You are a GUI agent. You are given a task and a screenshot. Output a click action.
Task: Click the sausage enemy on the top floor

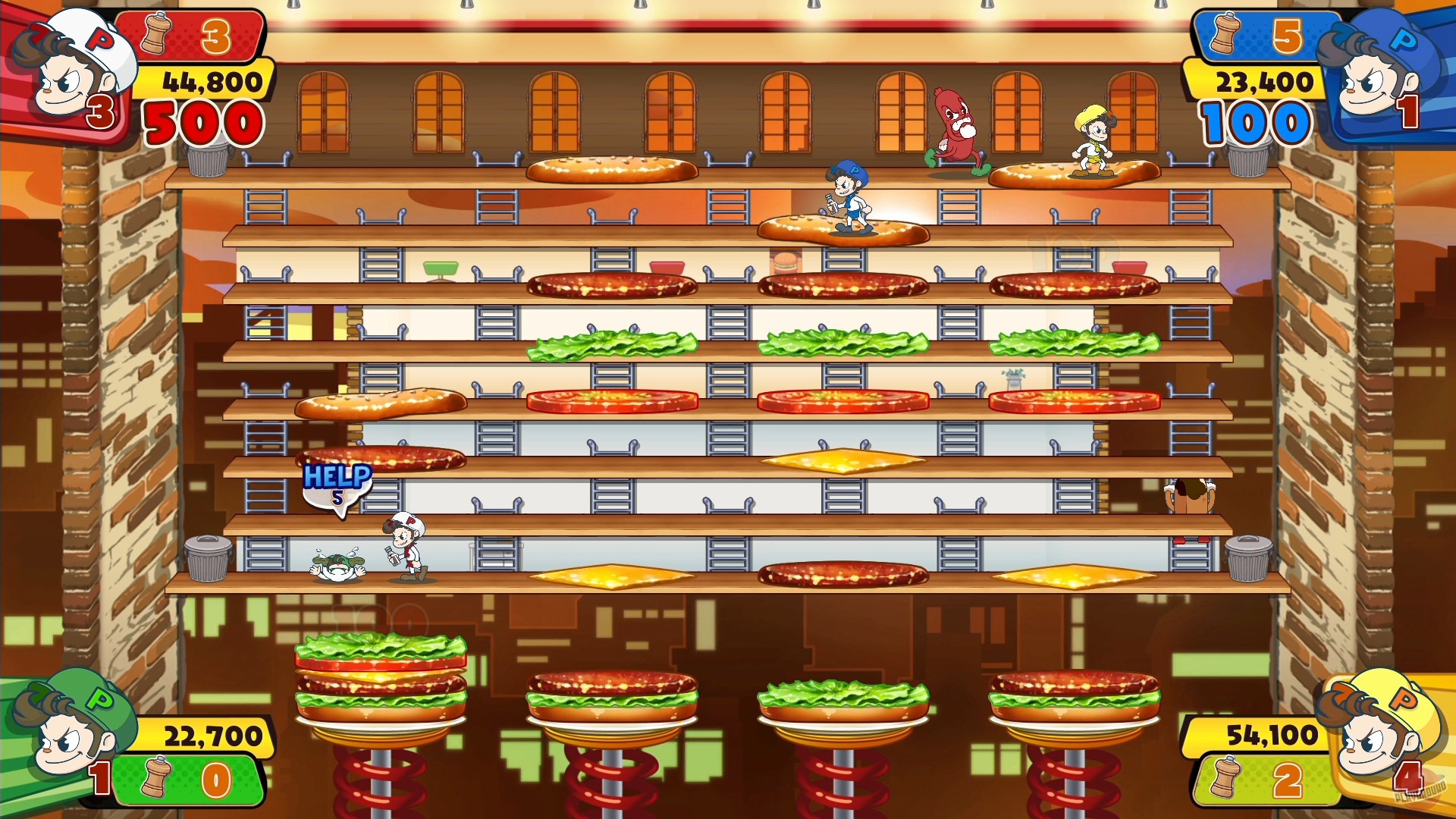pyautogui.click(x=954, y=125)
